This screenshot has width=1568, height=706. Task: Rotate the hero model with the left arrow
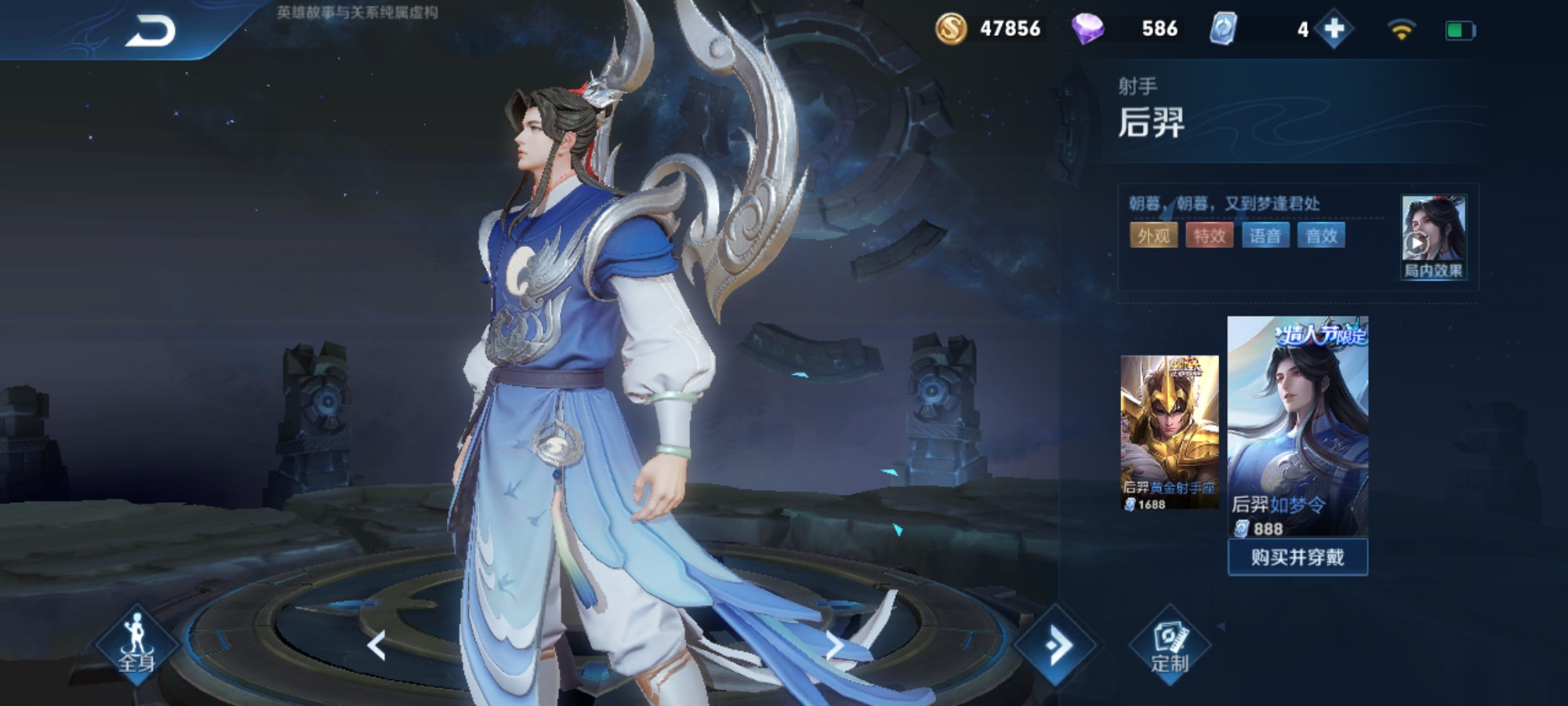pos(377,646)
